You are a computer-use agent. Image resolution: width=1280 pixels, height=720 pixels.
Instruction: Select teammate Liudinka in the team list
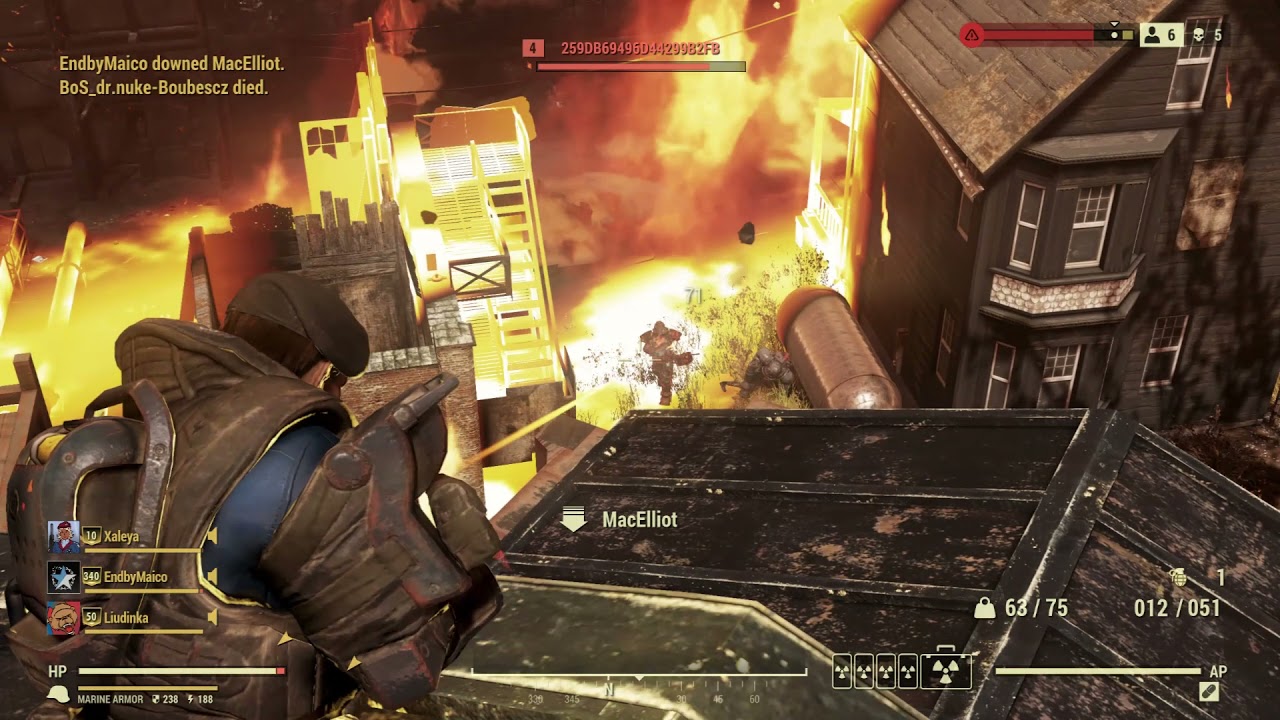[125, 618]
